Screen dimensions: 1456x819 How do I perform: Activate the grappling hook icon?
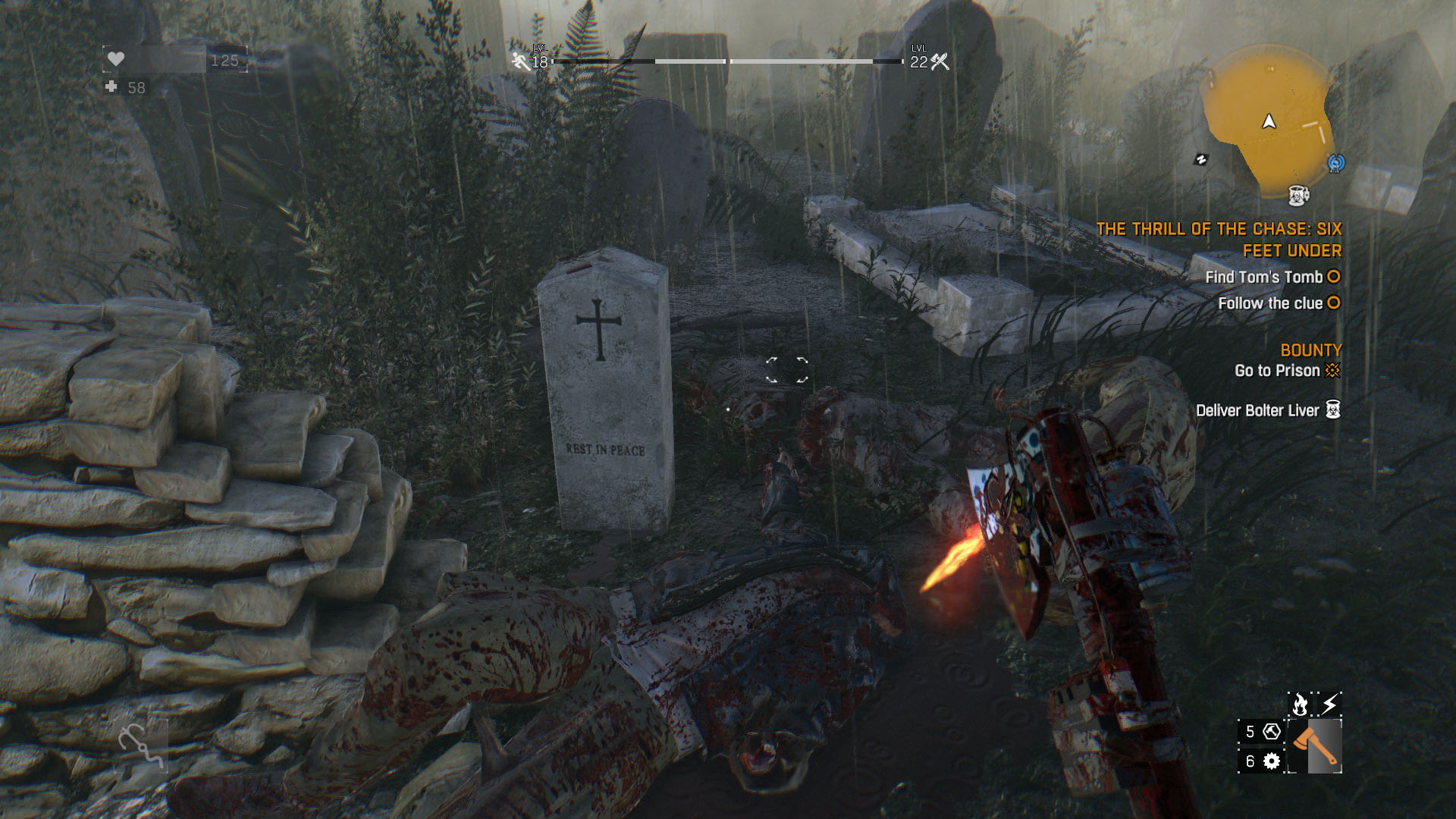(x=142, y=745)
